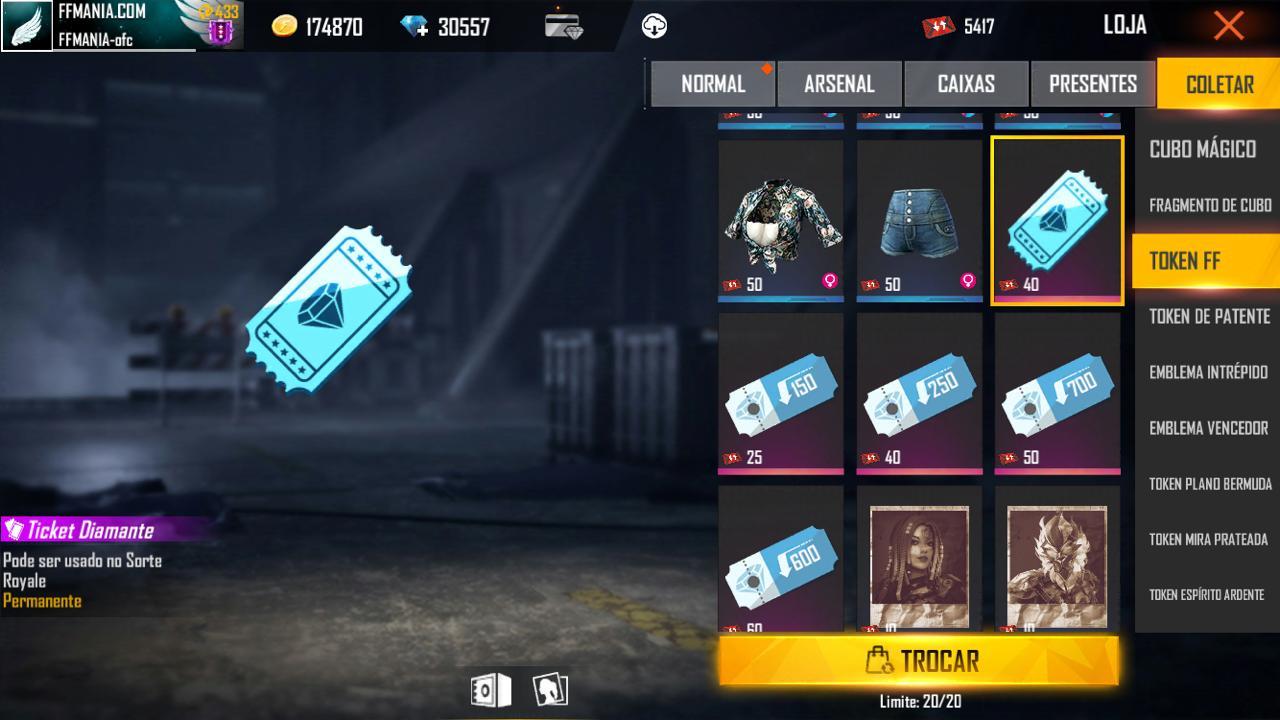Open the membership card with diamond icon
This screenshot has width=1280, height=720.
coord(560,25)
